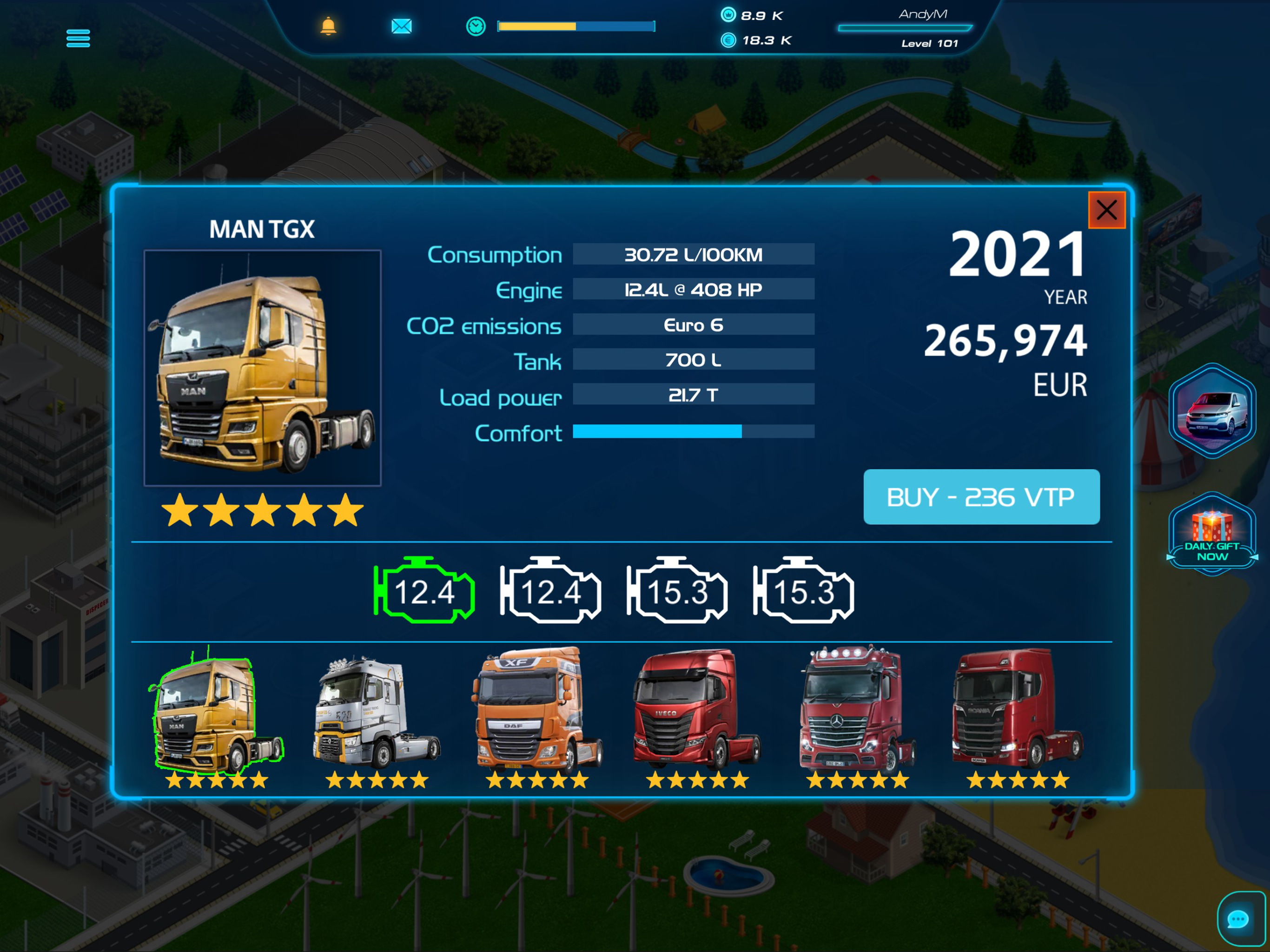Buy the truck for 236 VTP
This screenshot has width=1270, height=952.
[x=981, y=496]
